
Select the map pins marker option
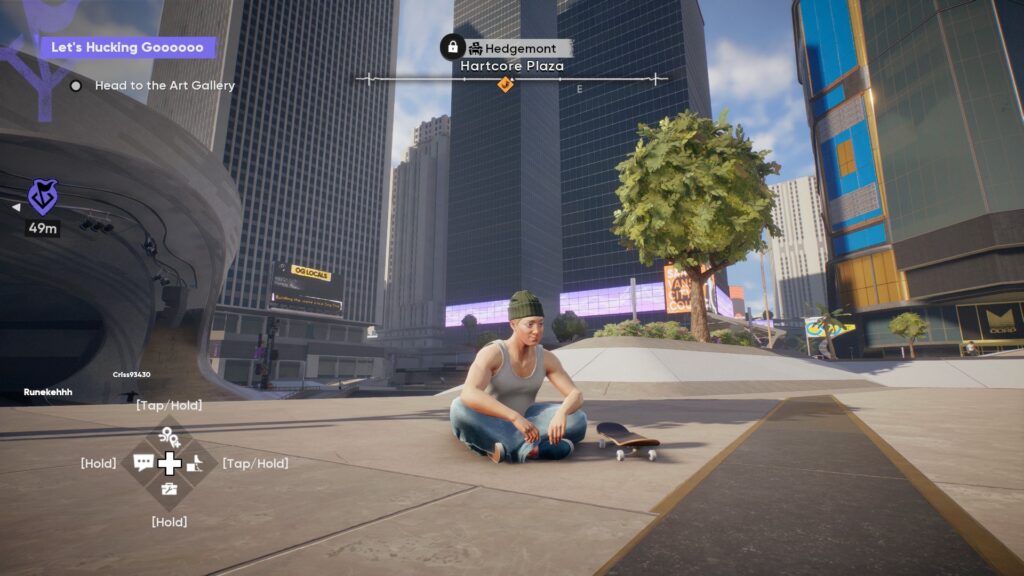(169, 437)
